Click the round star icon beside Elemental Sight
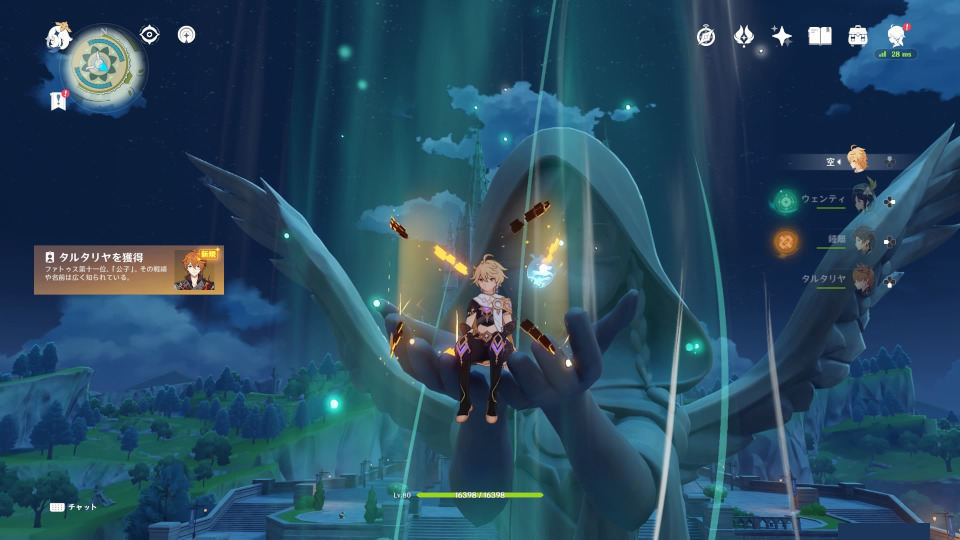Viewport: 960px width, 540px height. 186,35
